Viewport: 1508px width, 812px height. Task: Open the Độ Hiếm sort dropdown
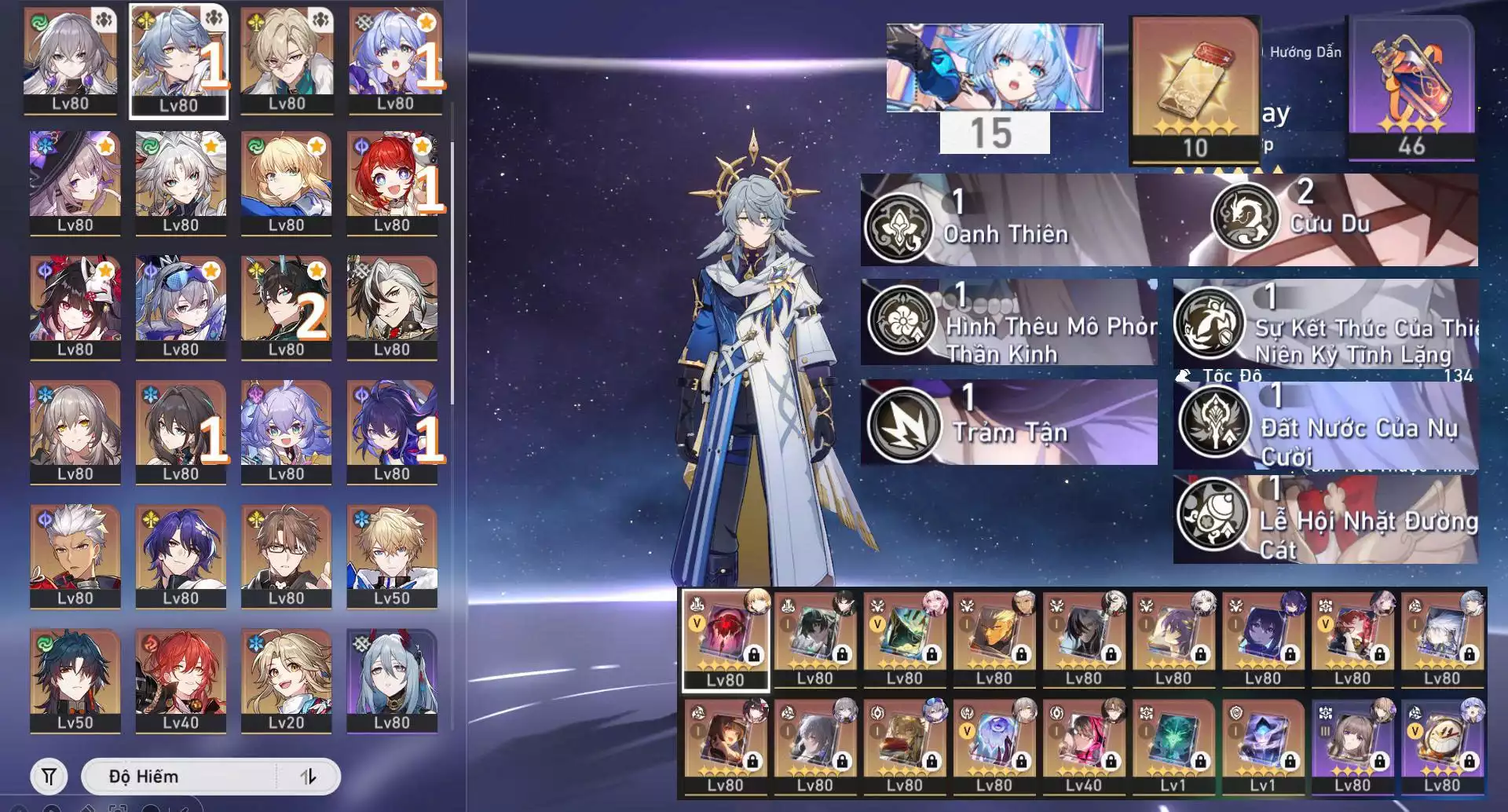[179, 777]
